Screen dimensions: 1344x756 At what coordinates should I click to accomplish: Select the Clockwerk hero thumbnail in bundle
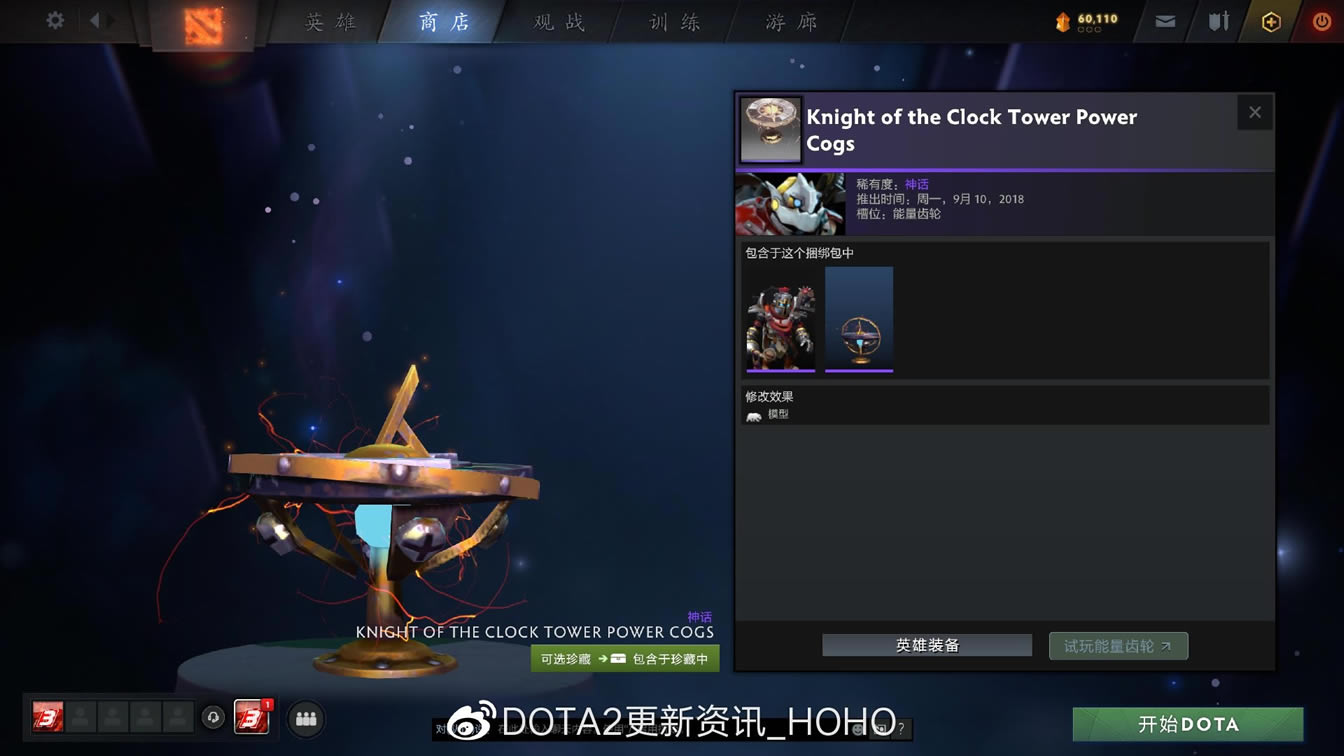pos(780,319)
